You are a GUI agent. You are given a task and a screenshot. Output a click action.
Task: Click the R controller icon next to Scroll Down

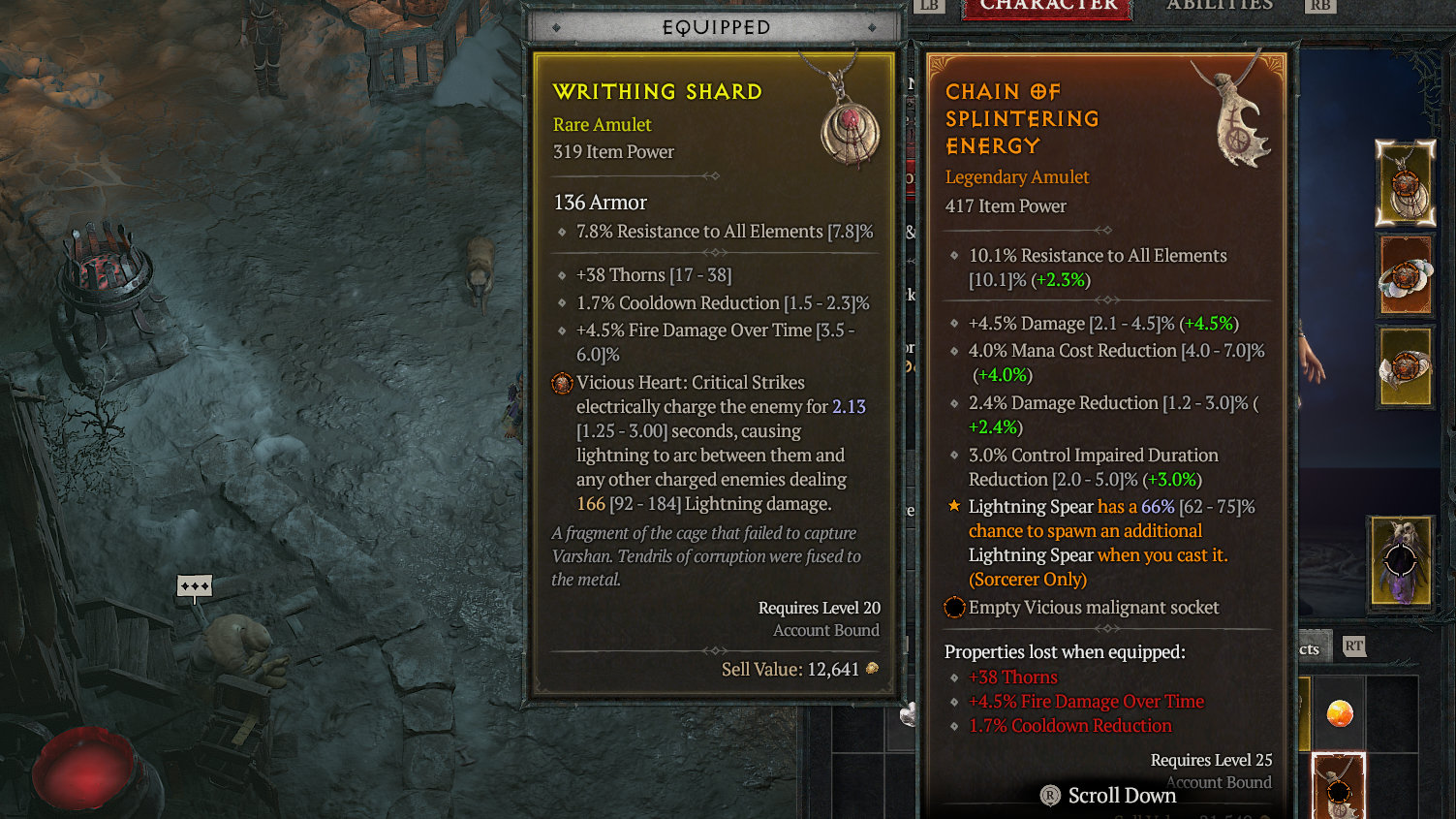point(1048,795)
